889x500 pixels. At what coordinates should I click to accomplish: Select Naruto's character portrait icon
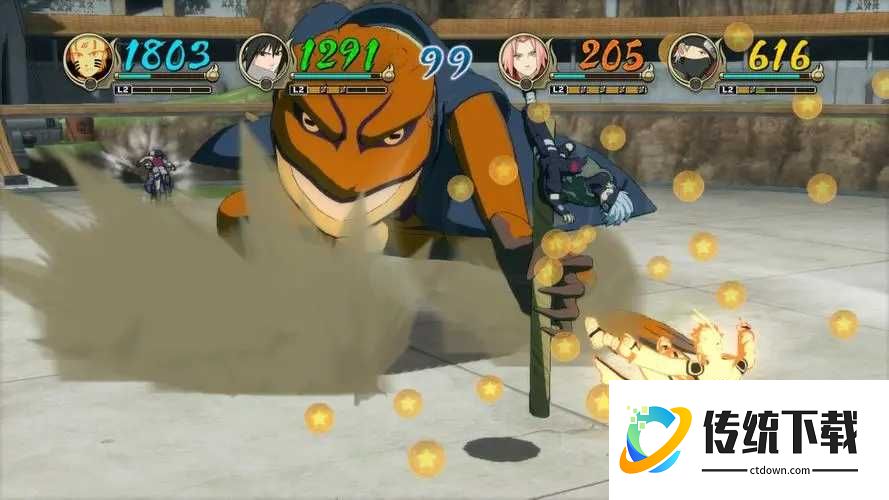[90, 60]
